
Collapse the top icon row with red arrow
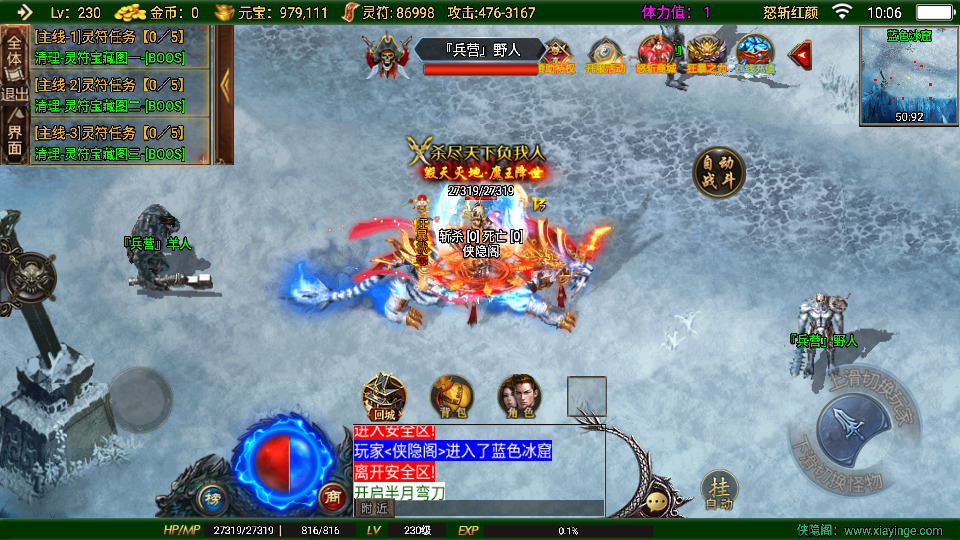[x=800, y=55]
